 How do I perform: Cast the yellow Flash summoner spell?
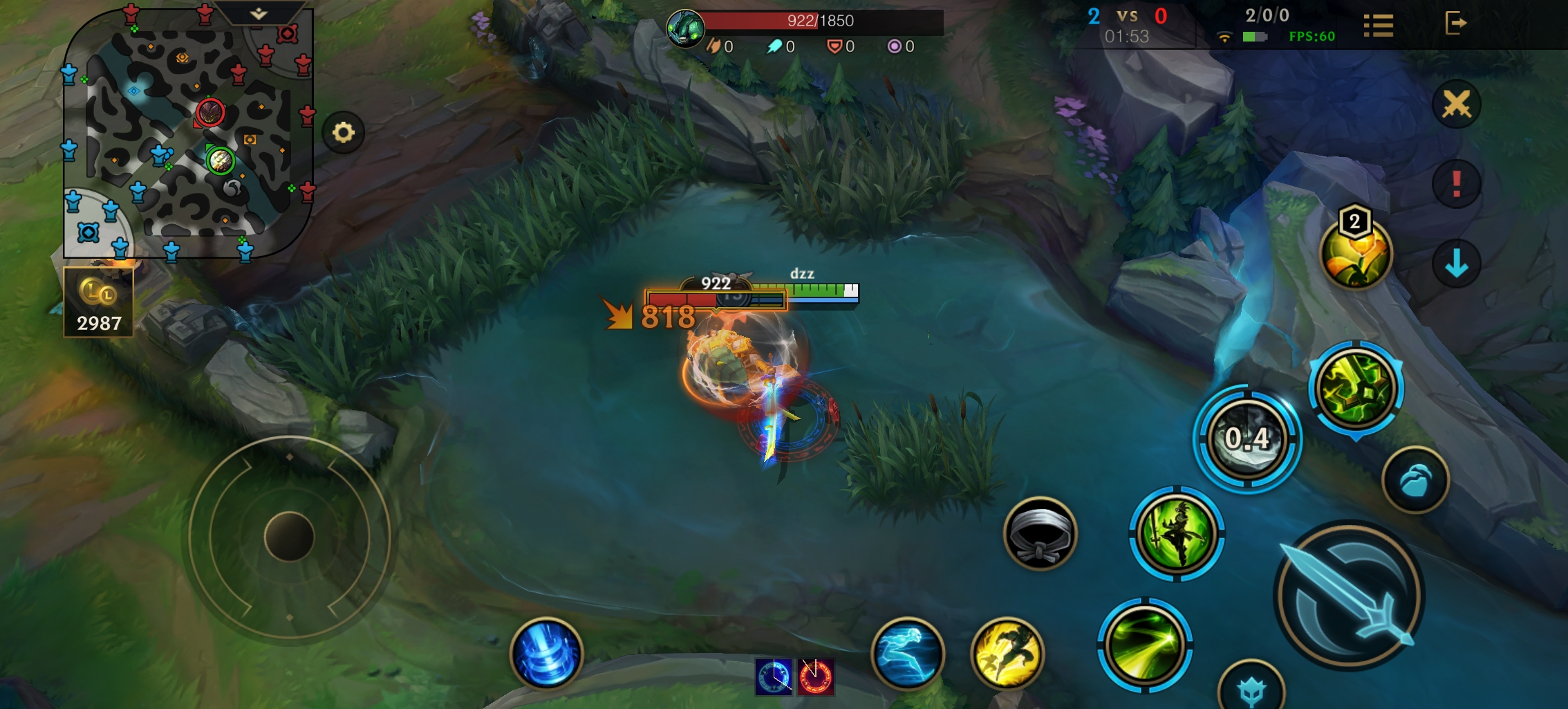1007,653
